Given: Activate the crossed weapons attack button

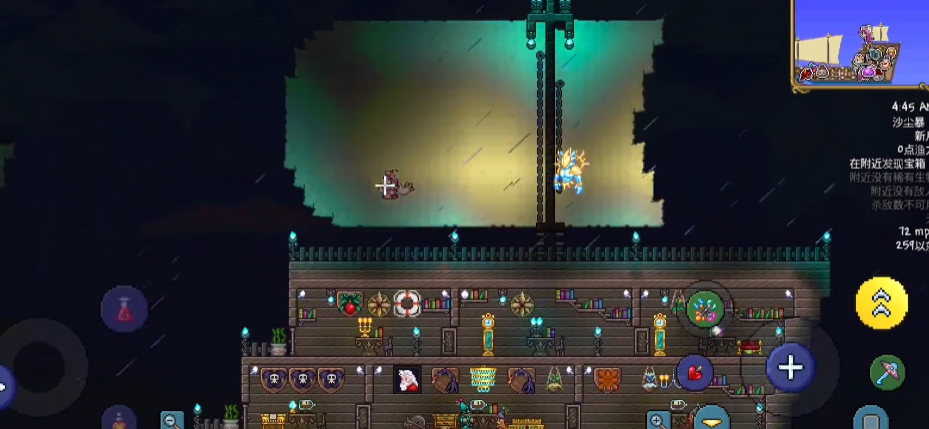Looking at the screenshot, I should 706,309.
